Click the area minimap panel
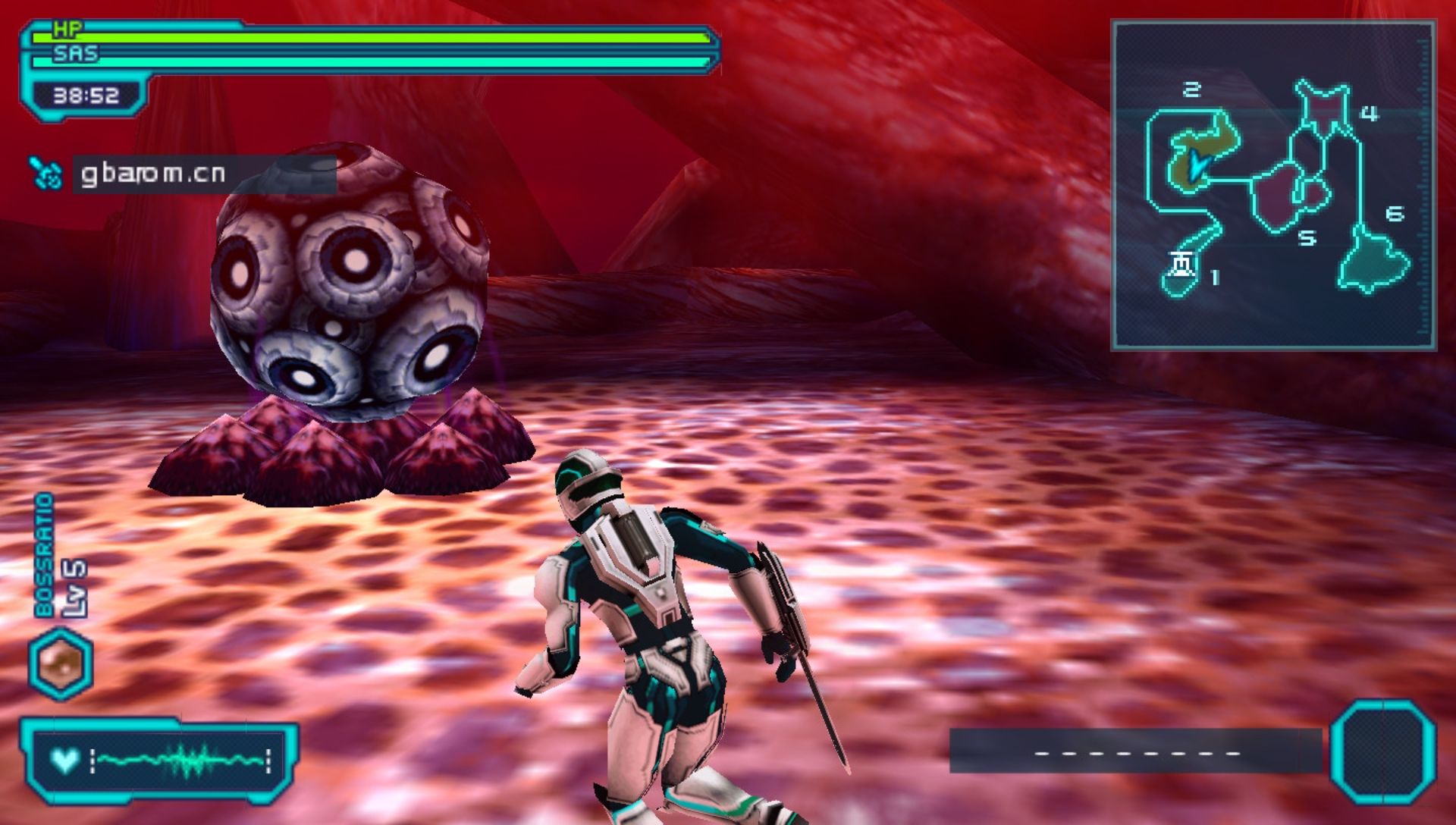Viewport: 1456px width, 825px height. 1273,185
